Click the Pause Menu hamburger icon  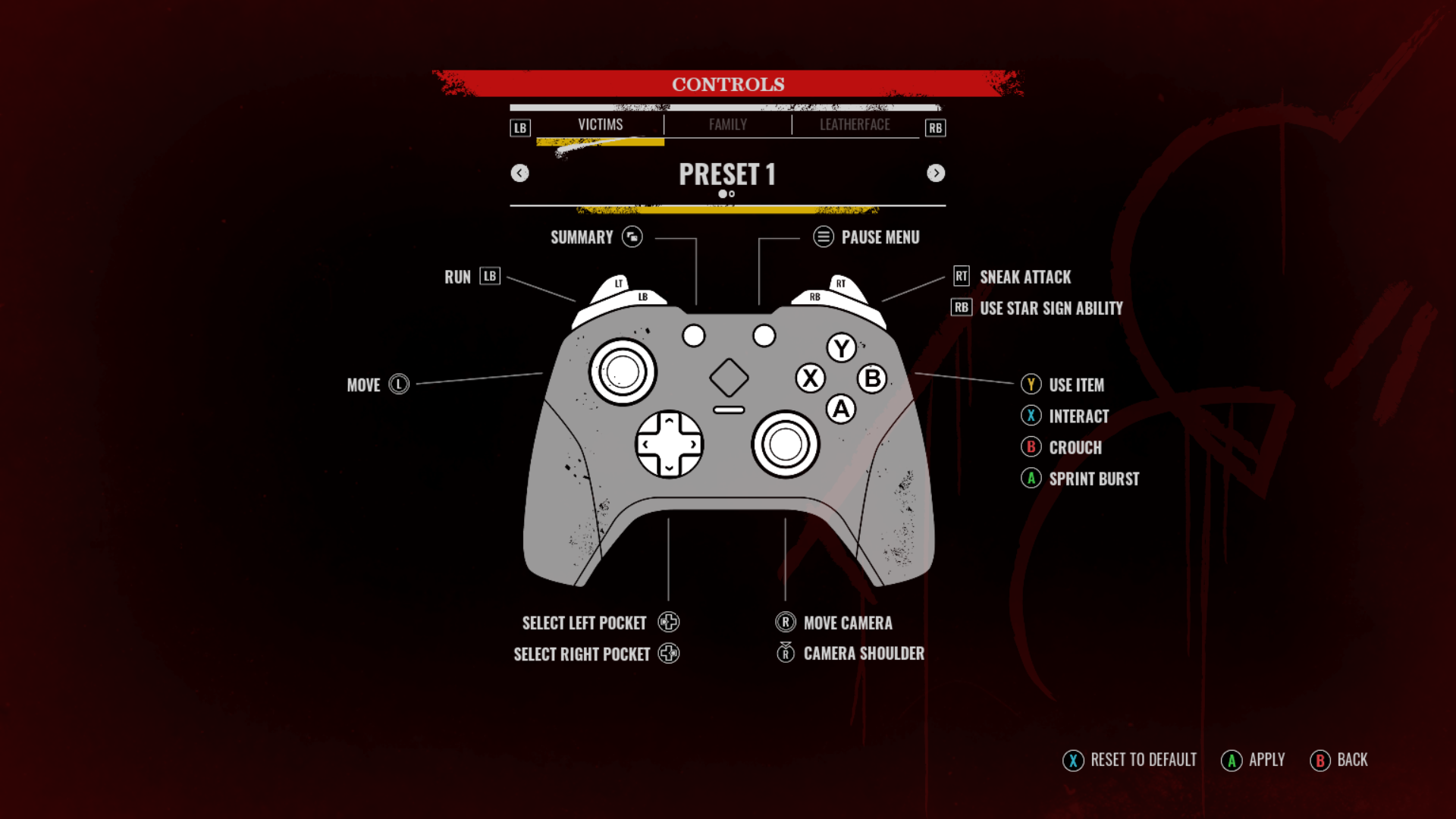click(822, 237)
